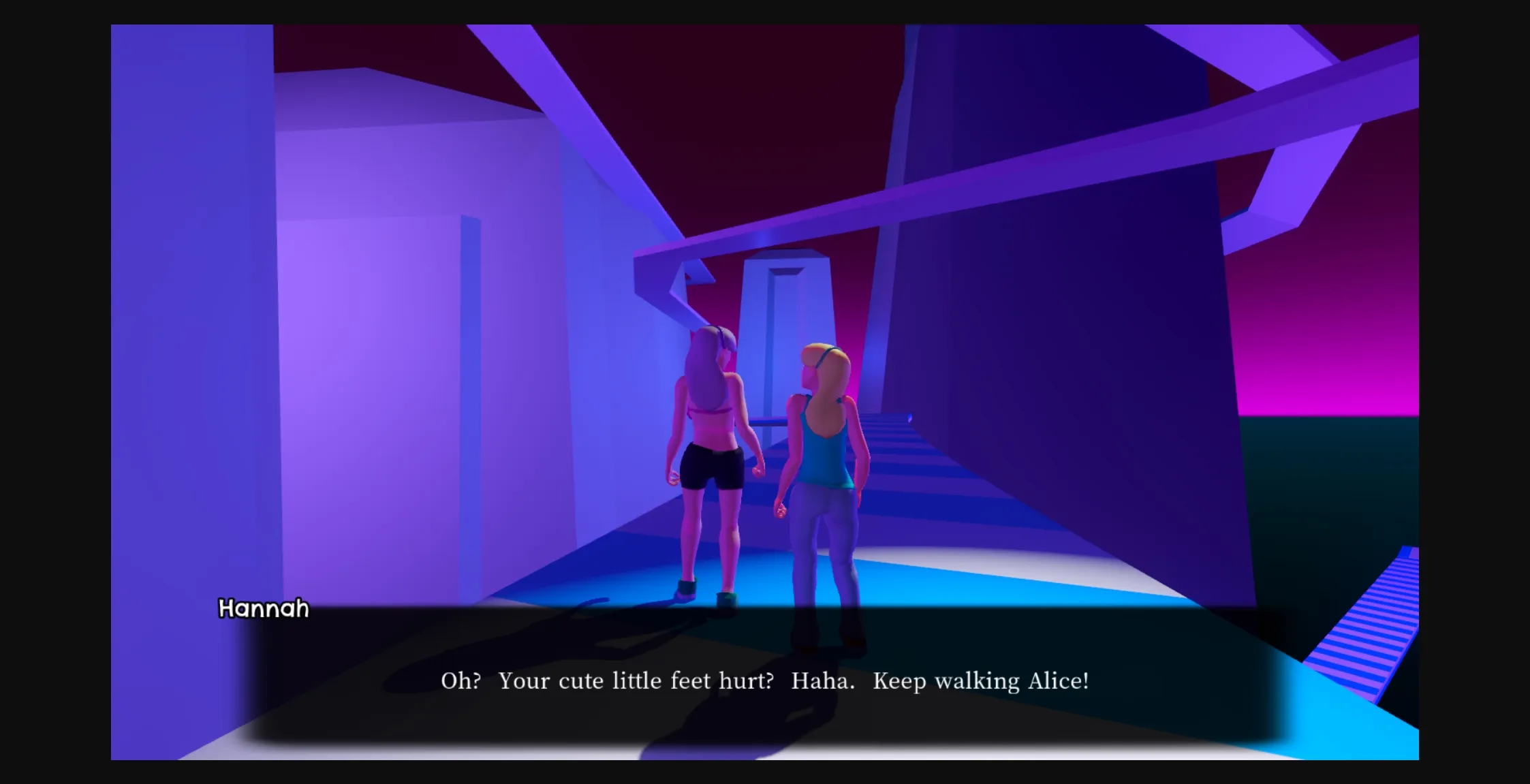Viewport: 1530px width, 784px height.
Task: Select the blonde character Alice
Action: click(x=824, y=477)
